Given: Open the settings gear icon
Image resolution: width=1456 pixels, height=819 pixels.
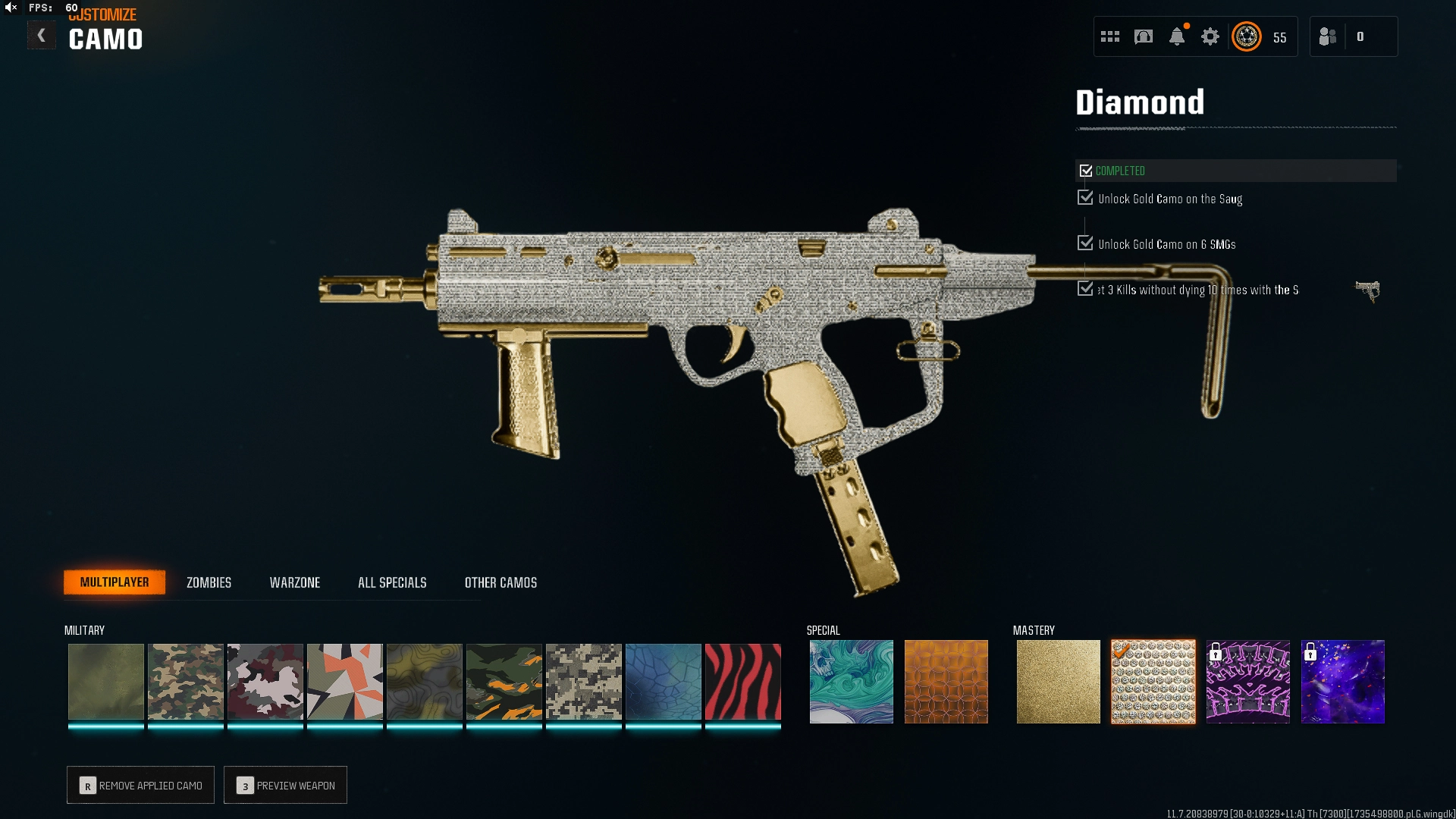Looking at the screenshot, I should [1210, 36].
